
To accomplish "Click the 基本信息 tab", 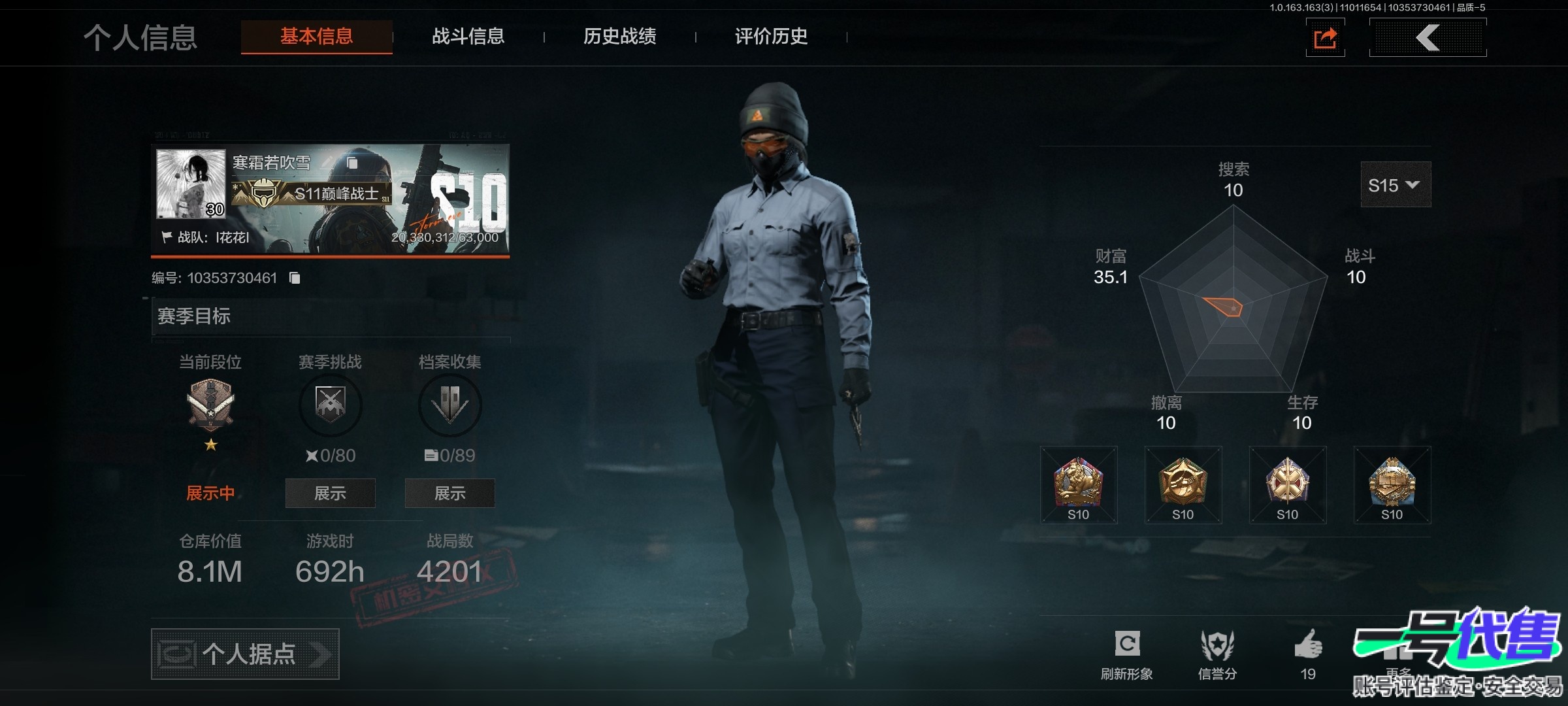I will click(x=317, y=37).
